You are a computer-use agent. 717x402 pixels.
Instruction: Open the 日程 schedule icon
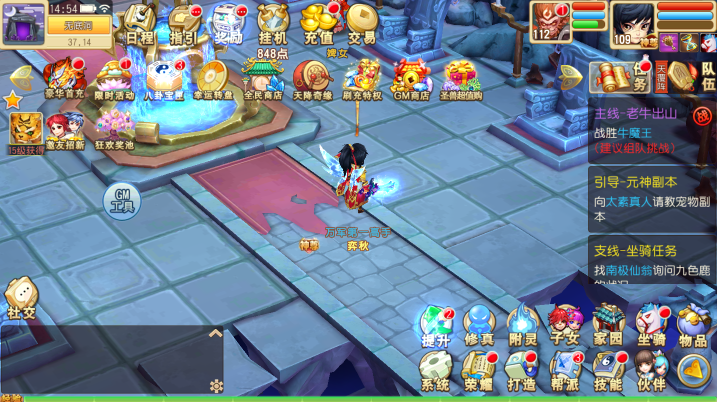140,23
